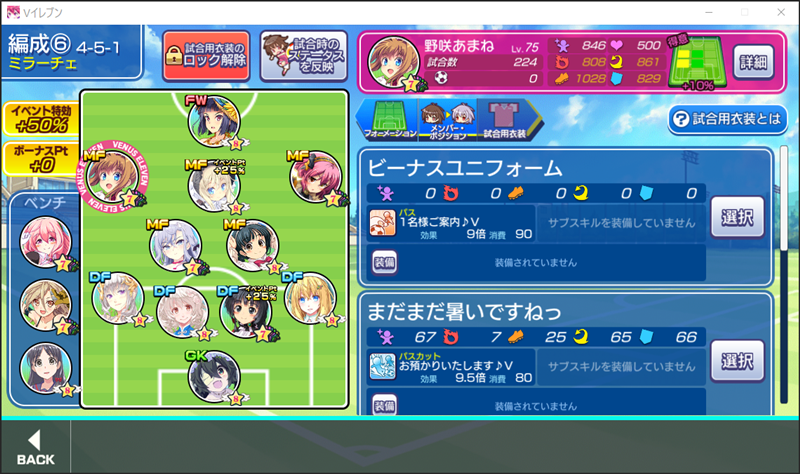Go BACK to the previous screen
Viewport: 800px width, 474px height.
tap(35, 448)
